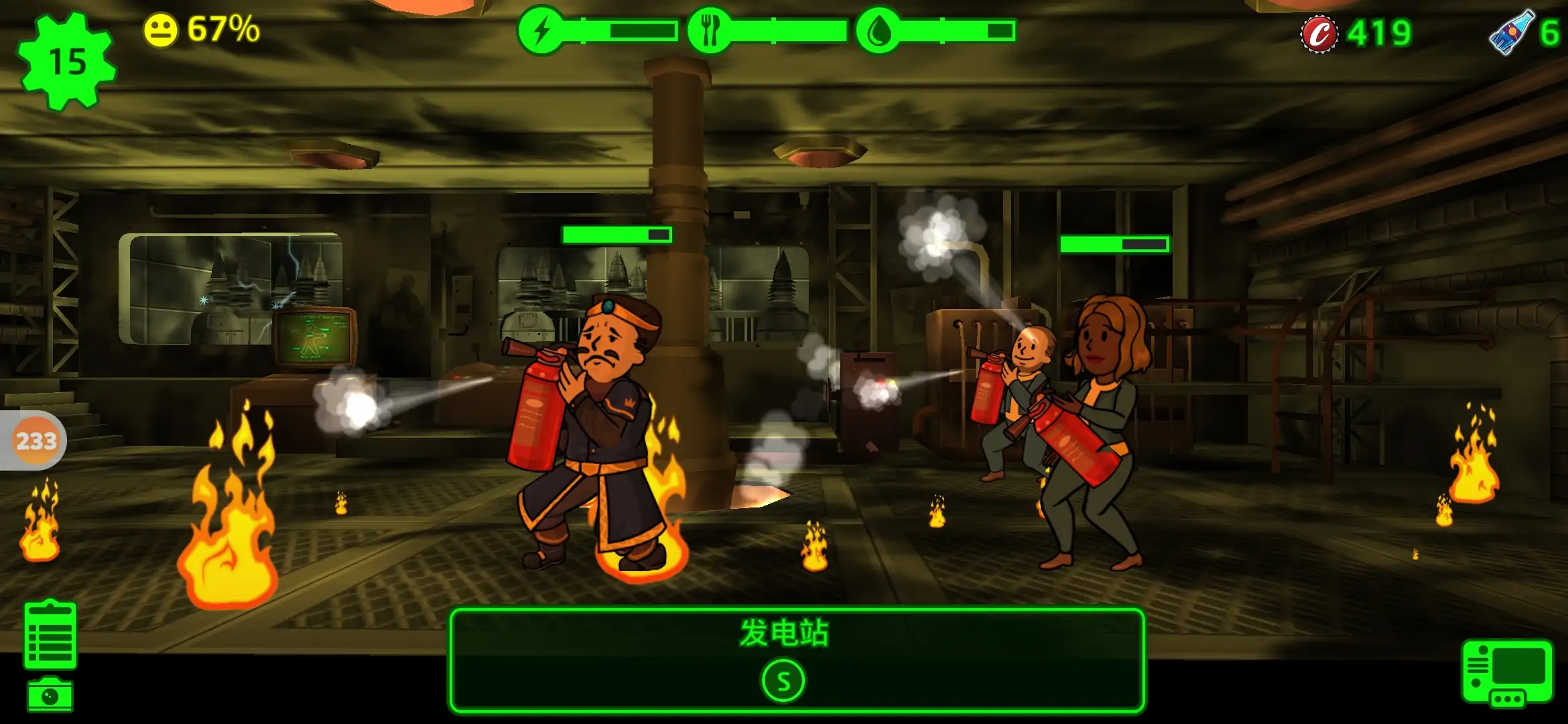Click the 发电站 room info panel
Screen dimensions: 1568x724
796,660
